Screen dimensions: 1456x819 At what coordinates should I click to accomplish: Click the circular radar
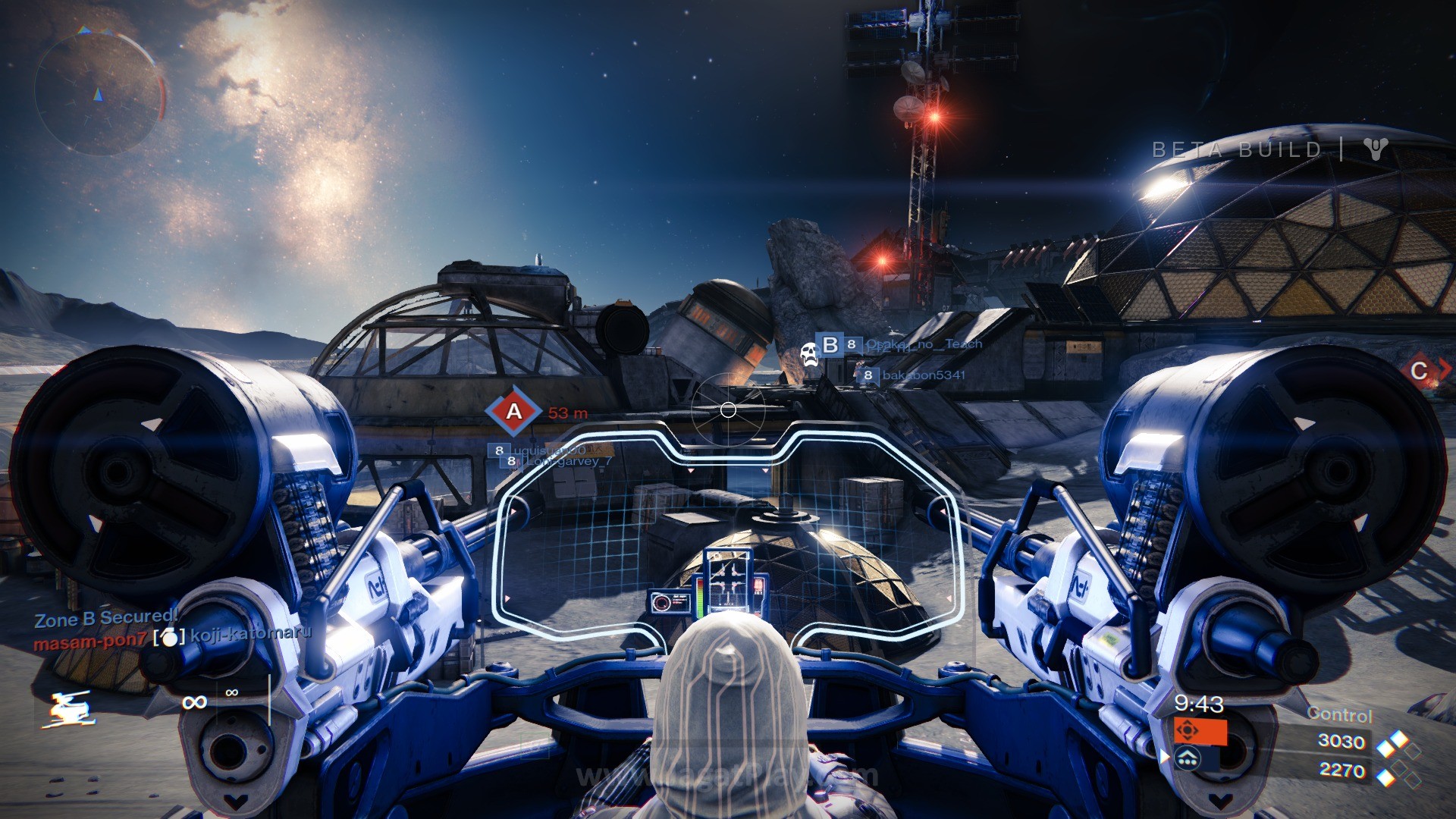point(99,92)
